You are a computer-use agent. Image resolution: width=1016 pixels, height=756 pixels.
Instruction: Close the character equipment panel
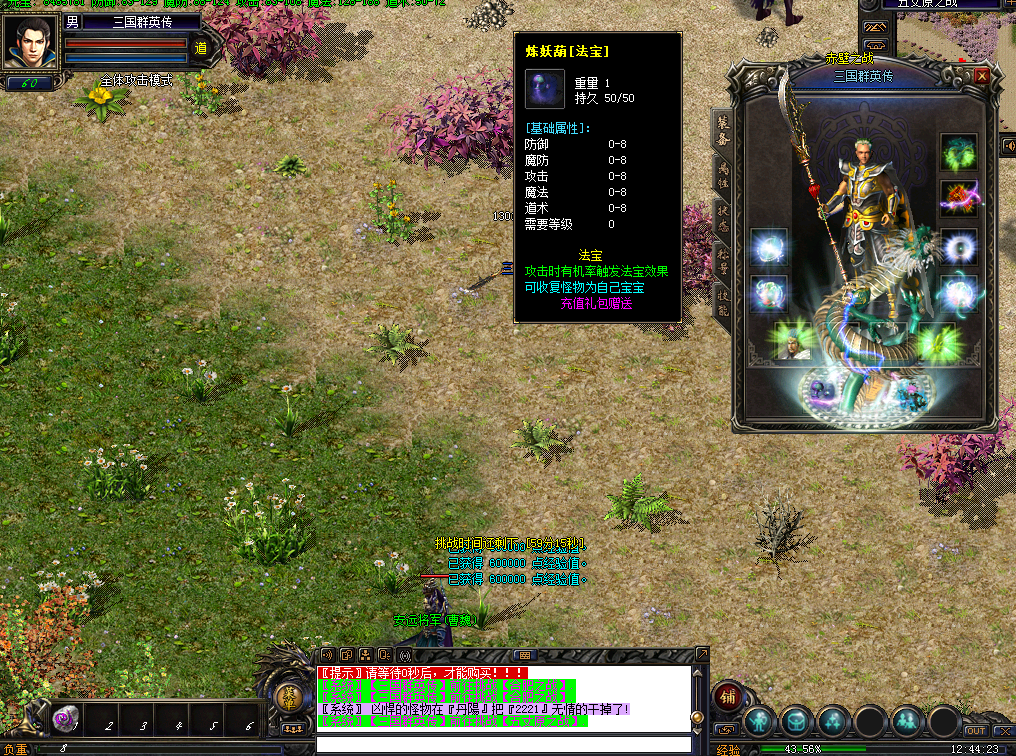pyautogui.click(x=982, y=76)
